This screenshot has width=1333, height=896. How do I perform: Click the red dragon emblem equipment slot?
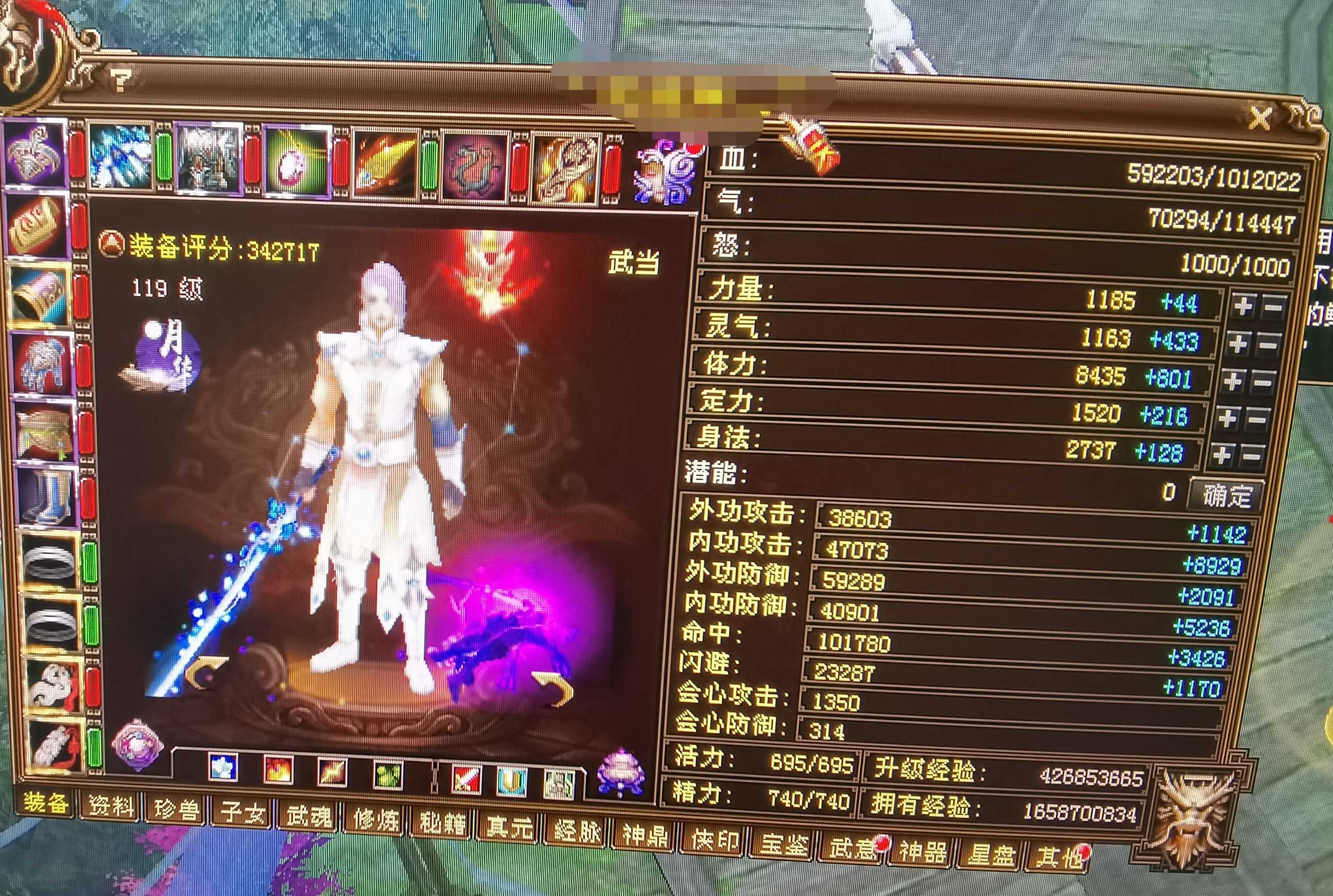(x=475, y=166)
